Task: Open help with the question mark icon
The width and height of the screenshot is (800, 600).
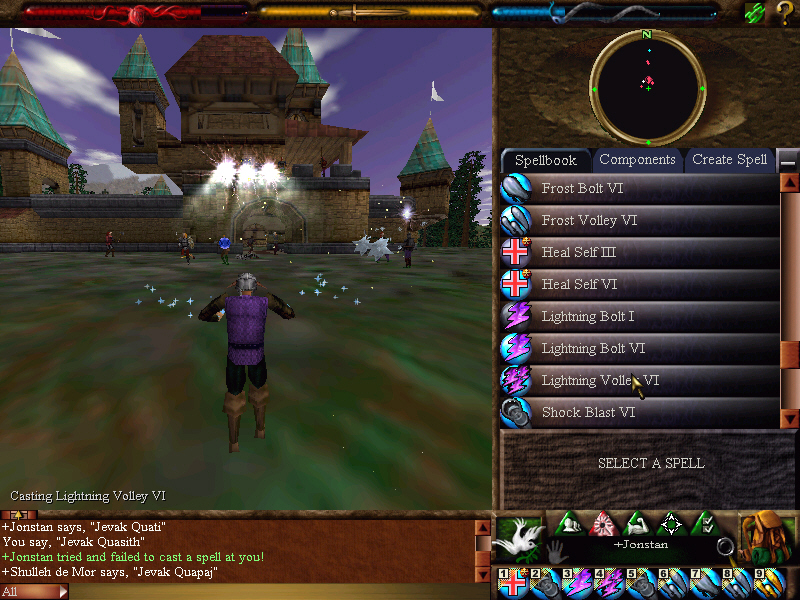Action: click(x=785, y=13)
